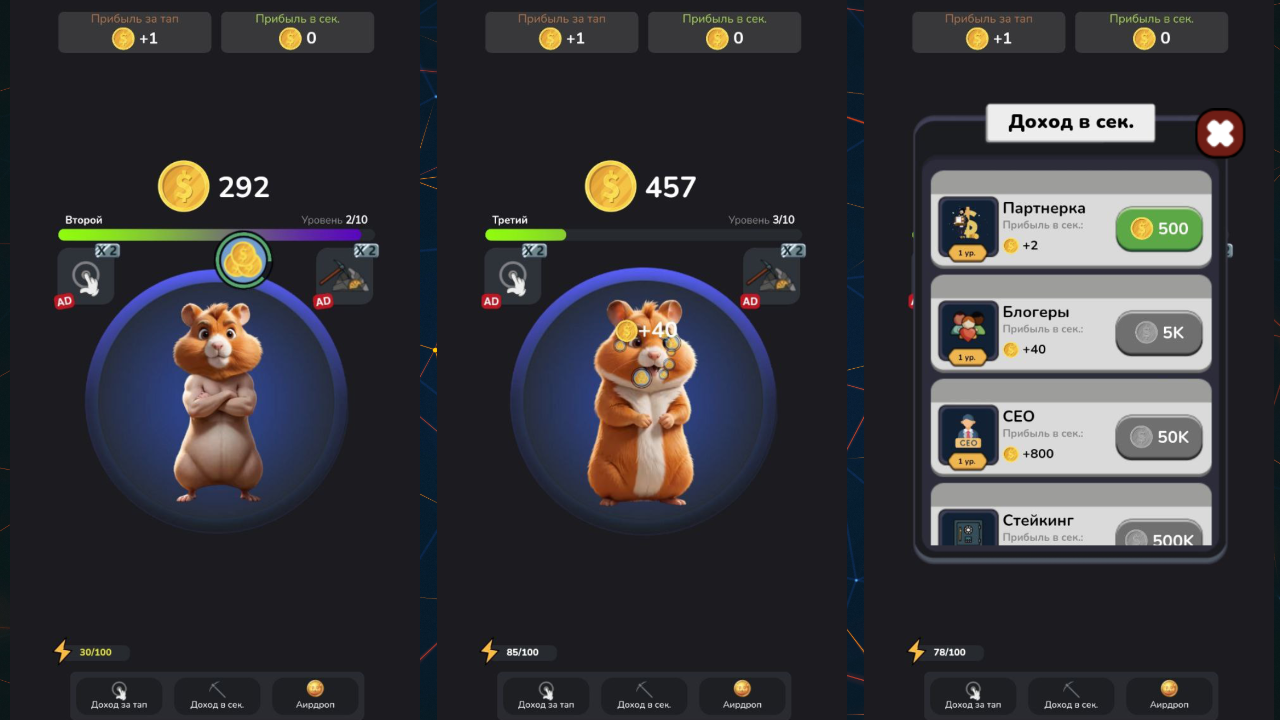Tap the X2 hand tap-booster icon
Image resolution: width=1280 pixels, height=720 pixels.
click(513, 276)
